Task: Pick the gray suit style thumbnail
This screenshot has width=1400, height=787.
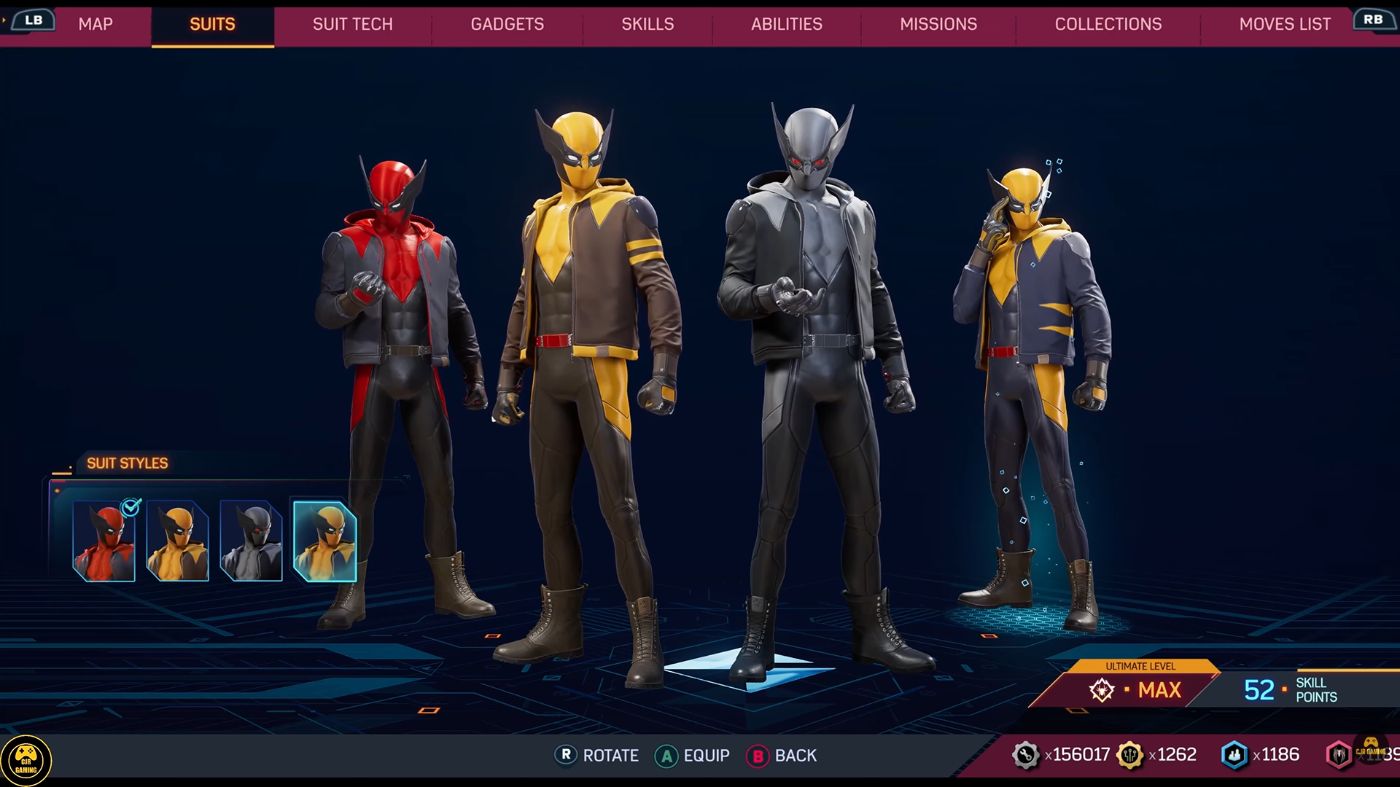Action: pos(251,541)
